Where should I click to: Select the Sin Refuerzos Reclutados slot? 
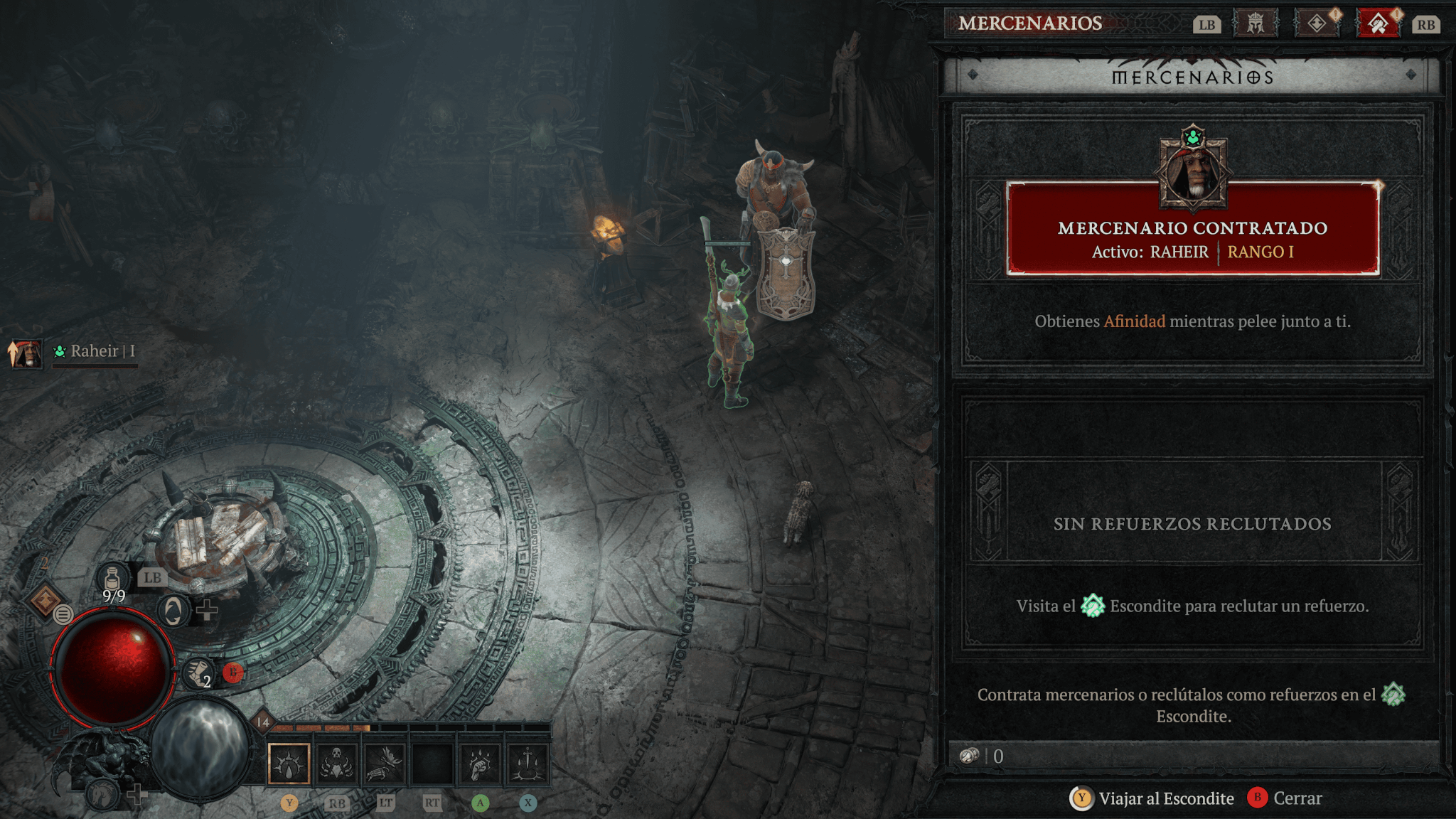point(1192,523)
